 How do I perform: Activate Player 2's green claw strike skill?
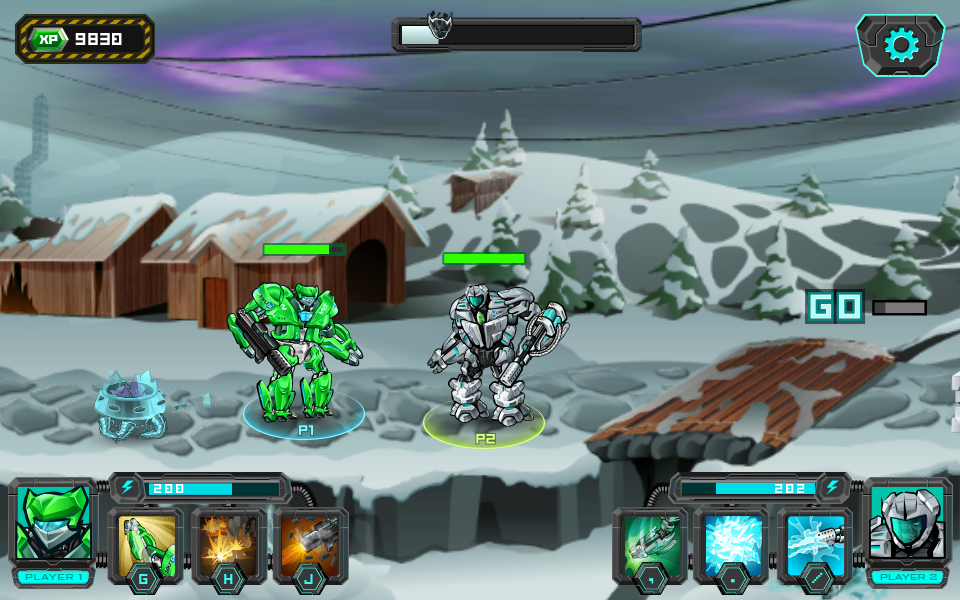pos(650,545)
